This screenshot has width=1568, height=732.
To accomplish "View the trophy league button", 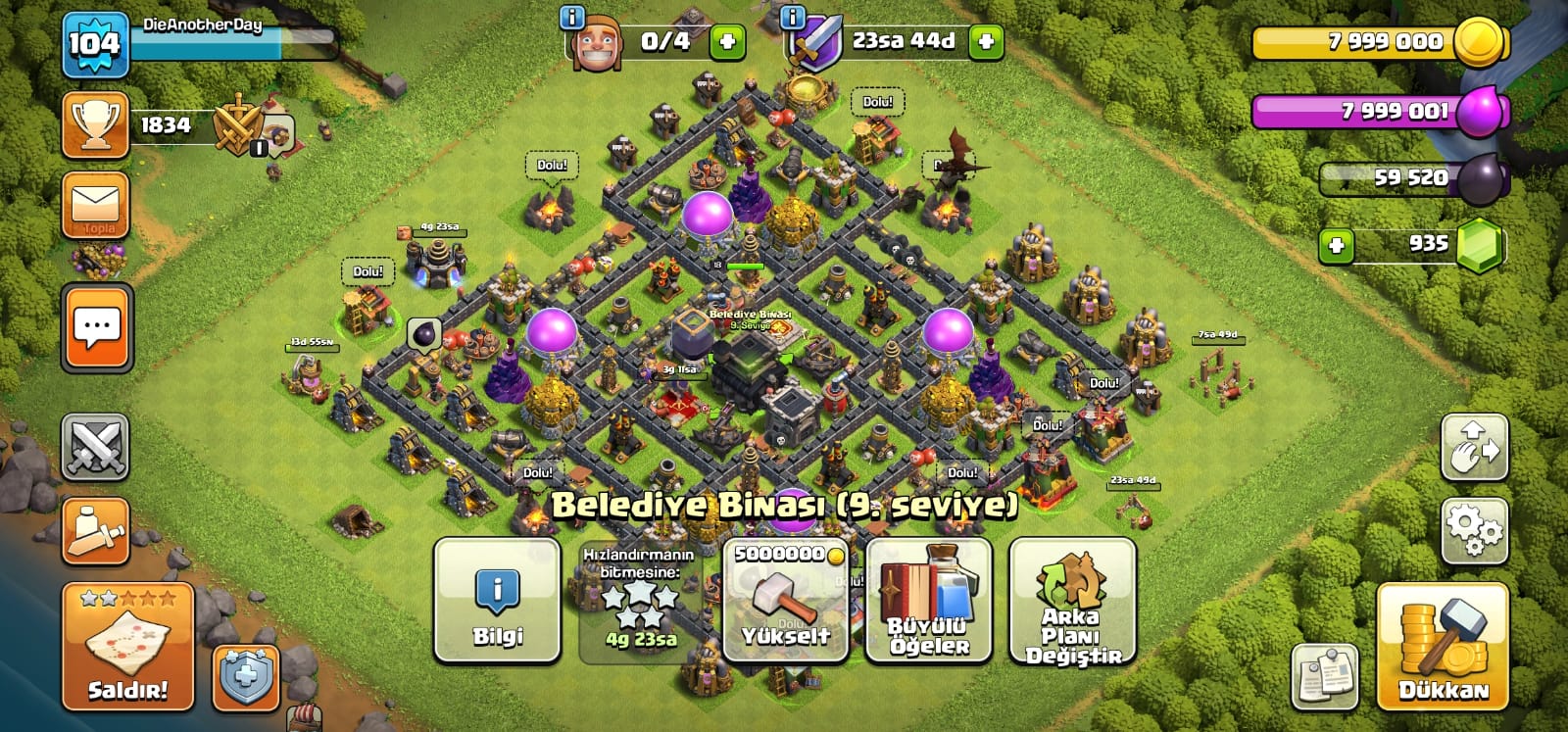I will (x=96, y=125).
